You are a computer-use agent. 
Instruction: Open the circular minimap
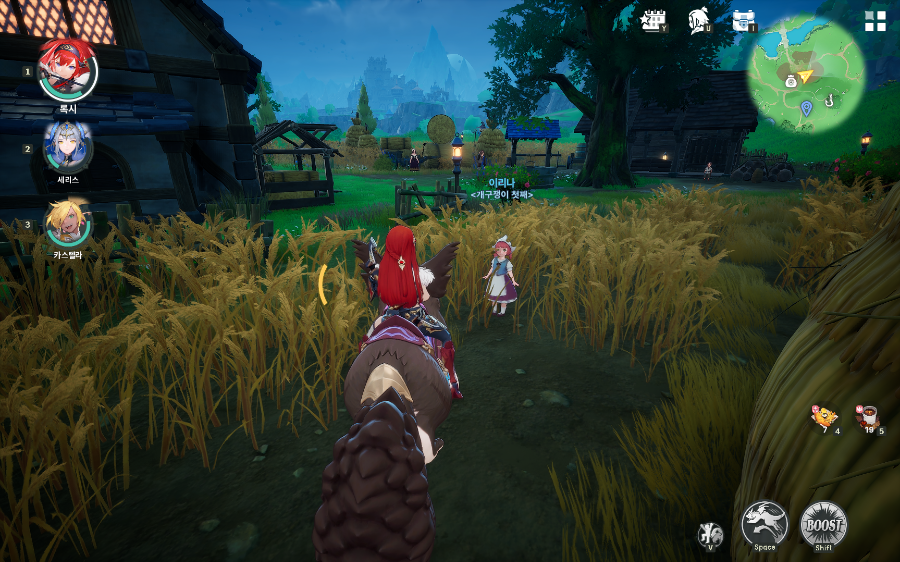coord(805,75)
